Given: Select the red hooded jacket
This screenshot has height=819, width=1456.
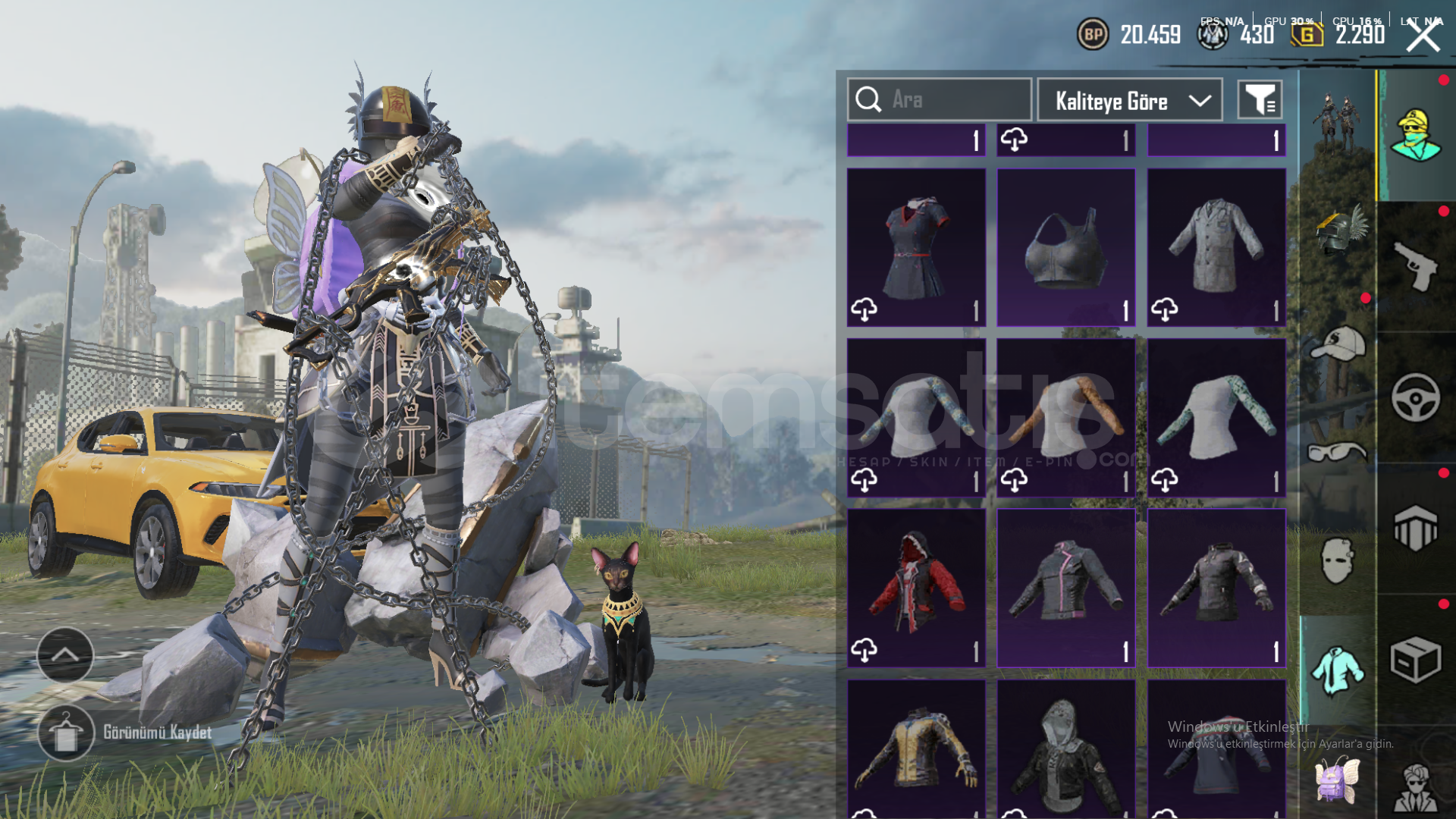Looking at the screenshot, I should [916, 588].
